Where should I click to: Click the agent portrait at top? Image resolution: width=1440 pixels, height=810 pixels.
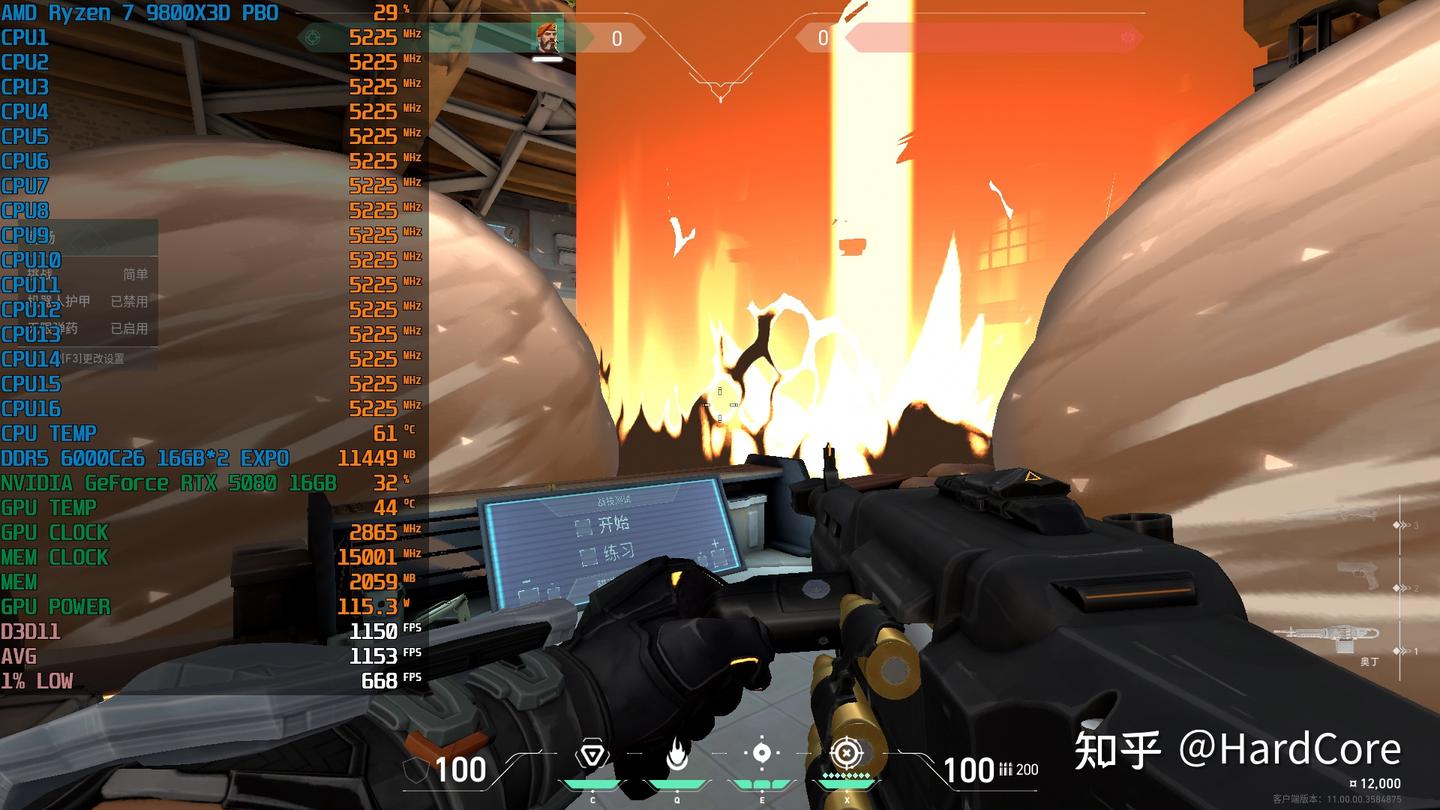pos(549,37)
